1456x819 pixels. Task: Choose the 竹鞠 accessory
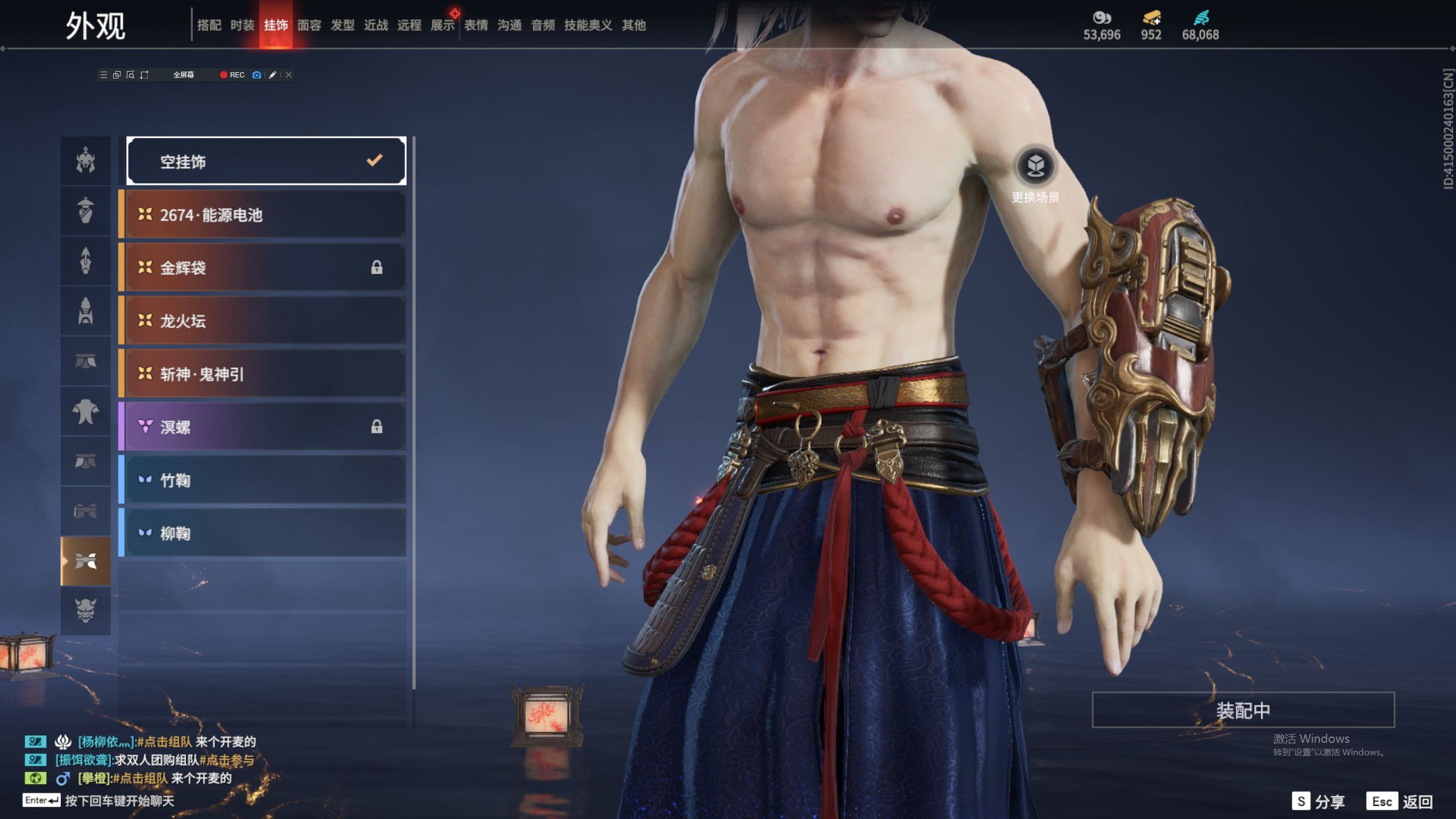[x=266, y=480]
